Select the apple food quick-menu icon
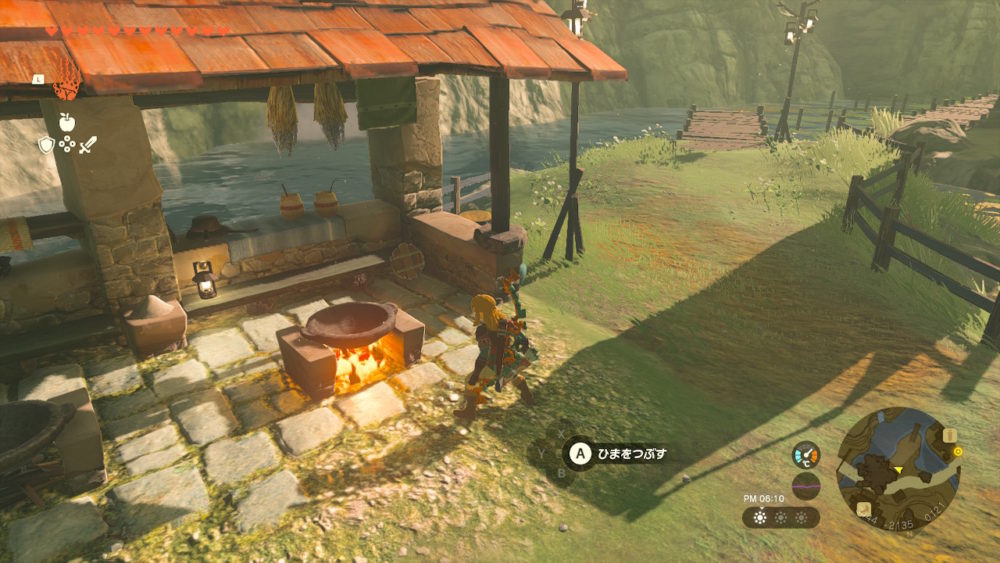 (x=67, y=122)
